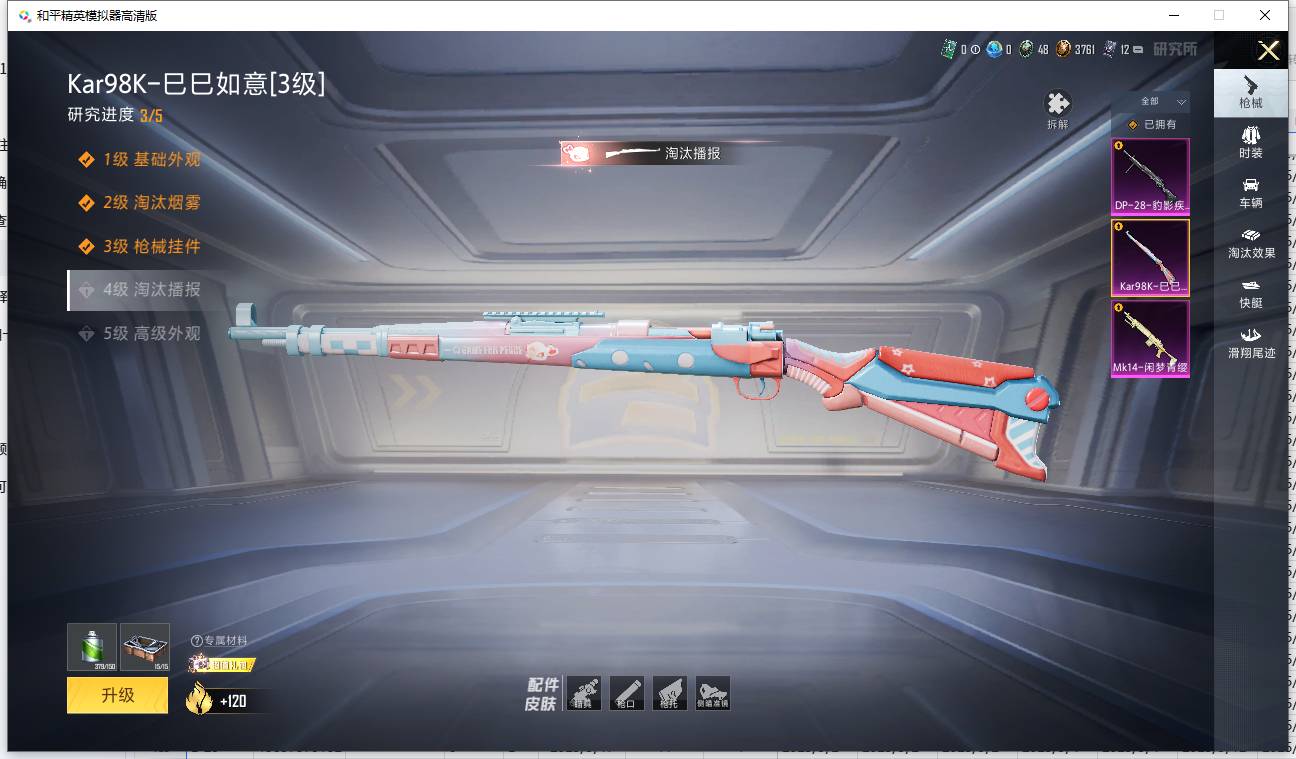Image resolution: width=1296 pixels, height=759 pixels.
Task: Select the DP-28 skin thumbnail
Action: (1150, 176)
